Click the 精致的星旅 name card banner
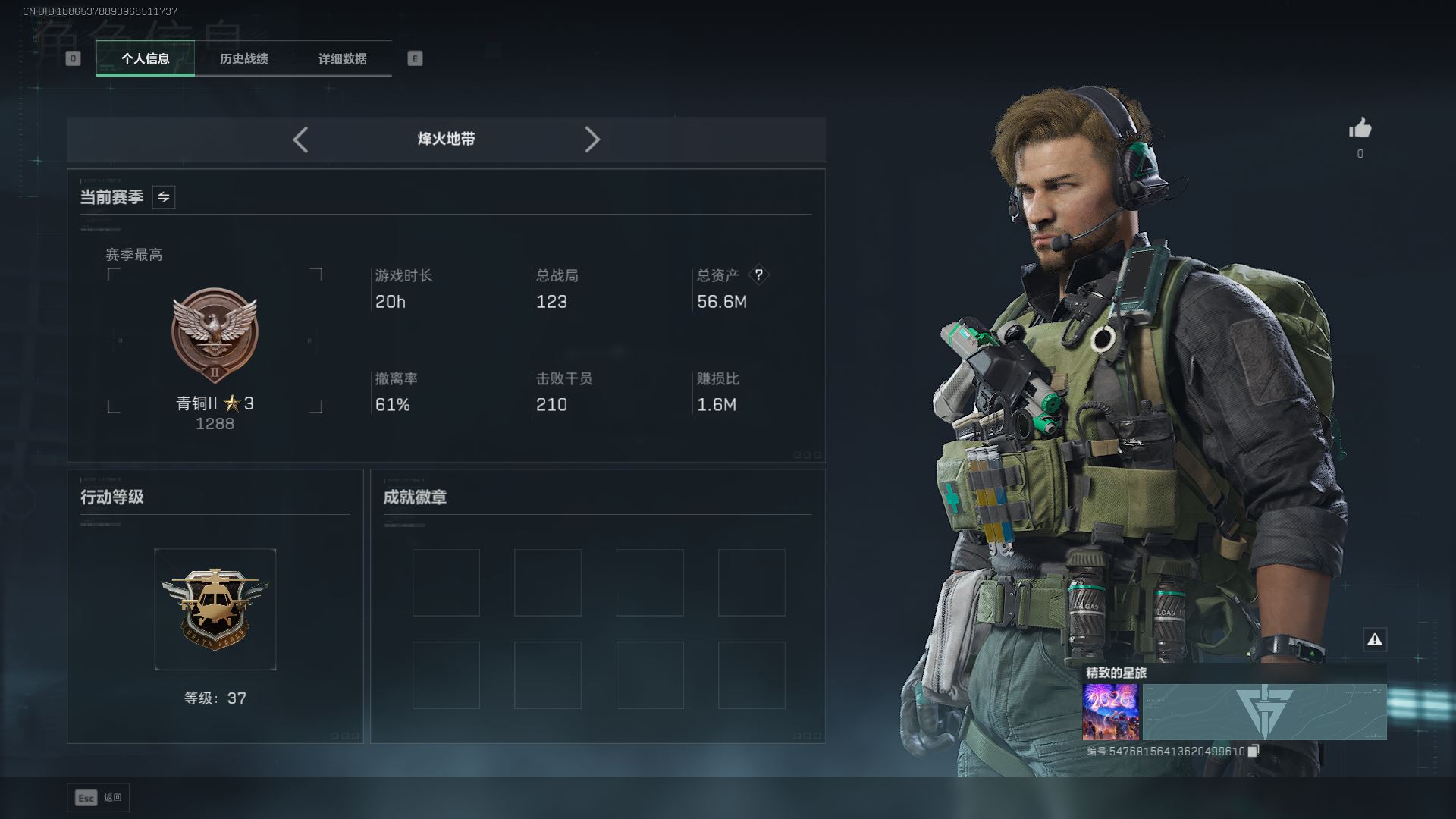The image size is (1456, 819). click(x=1264, y=712)
